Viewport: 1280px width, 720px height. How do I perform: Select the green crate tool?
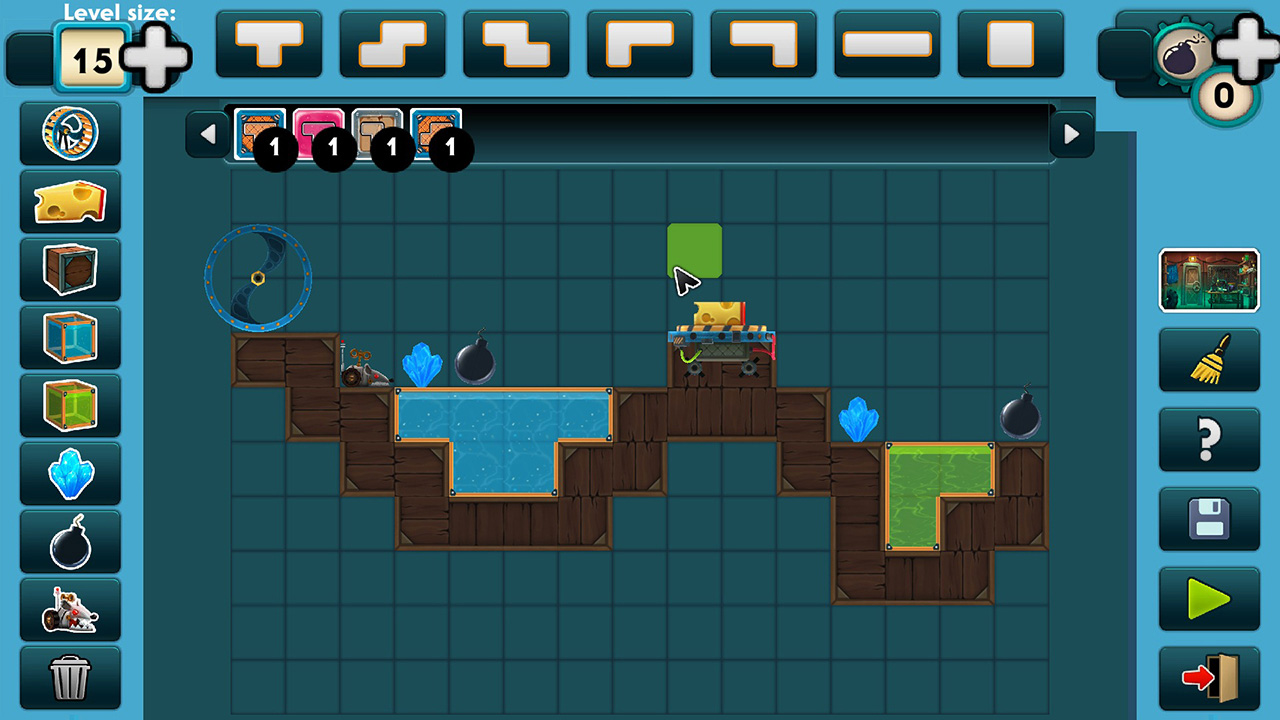pos(70,405)
